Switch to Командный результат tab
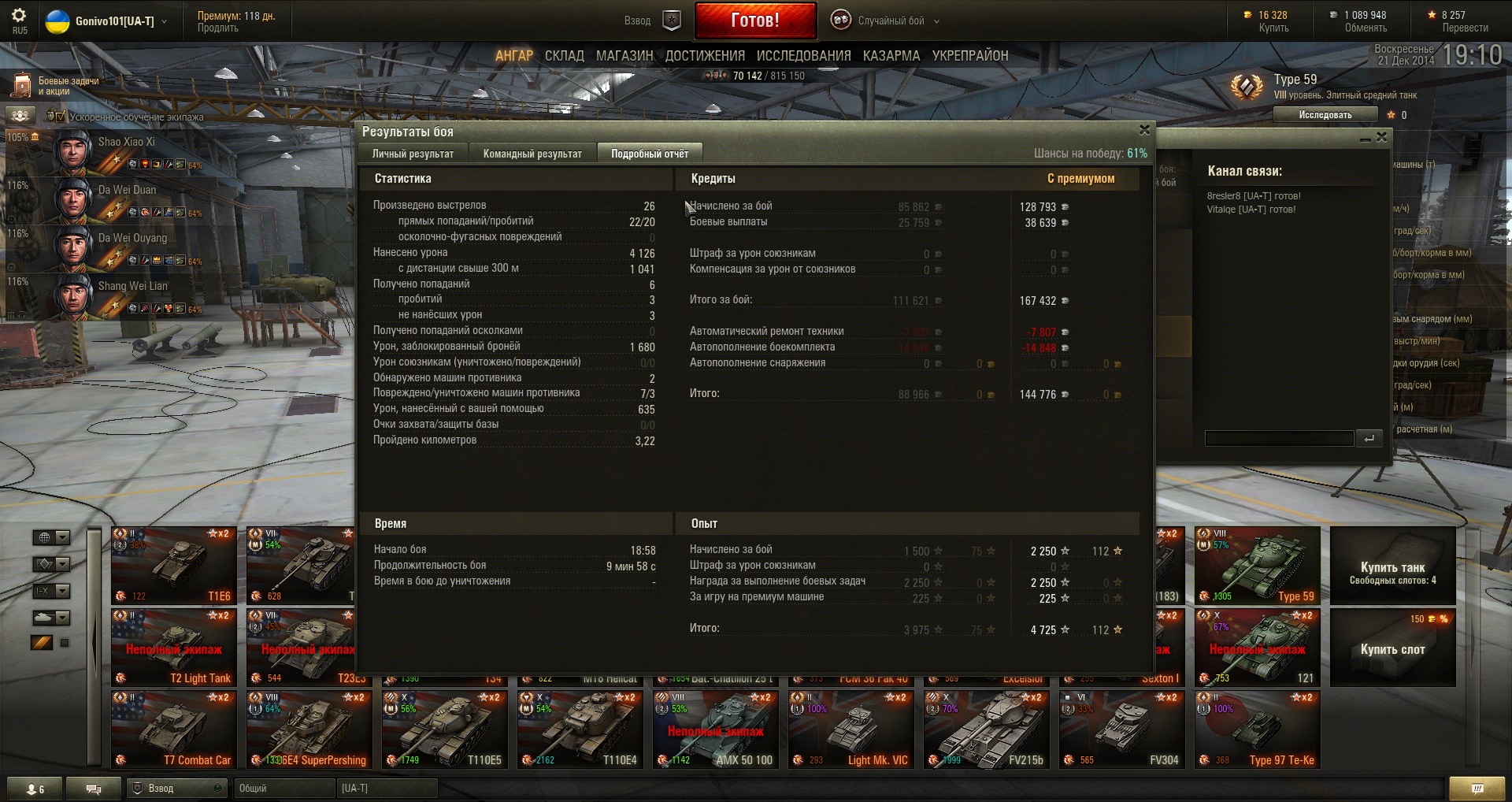 pyautogui.click(x=532, y=154)
